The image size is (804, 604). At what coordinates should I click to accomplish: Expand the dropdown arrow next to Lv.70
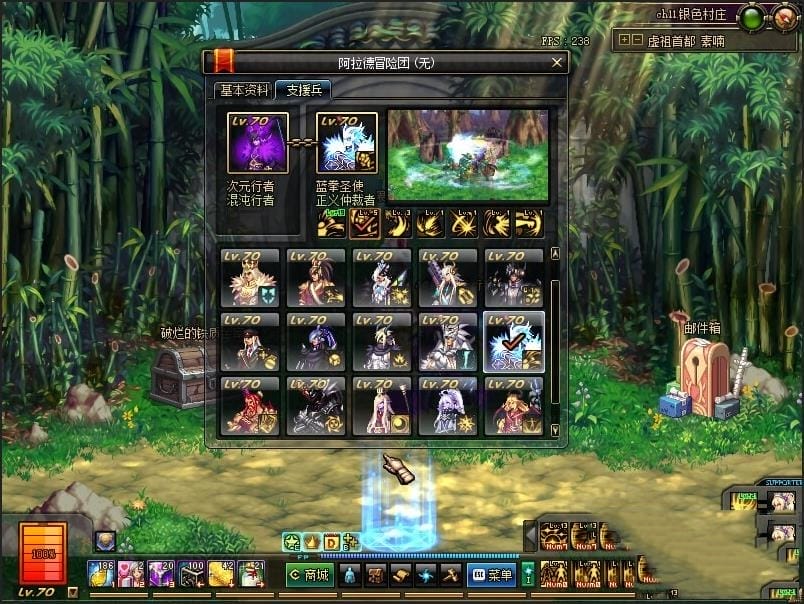click(72, 592)
